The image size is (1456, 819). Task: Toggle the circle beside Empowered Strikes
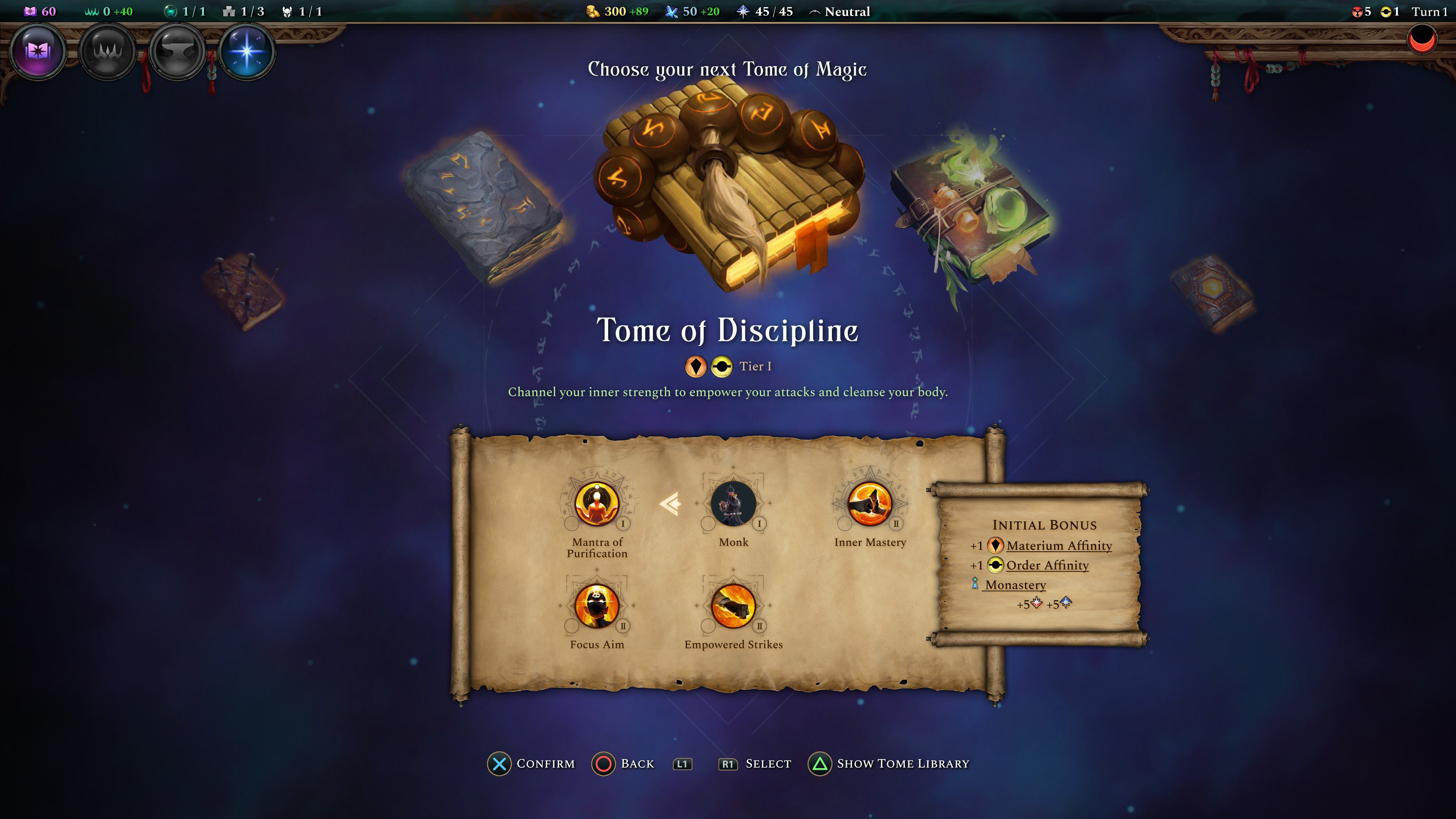(708, 626)
